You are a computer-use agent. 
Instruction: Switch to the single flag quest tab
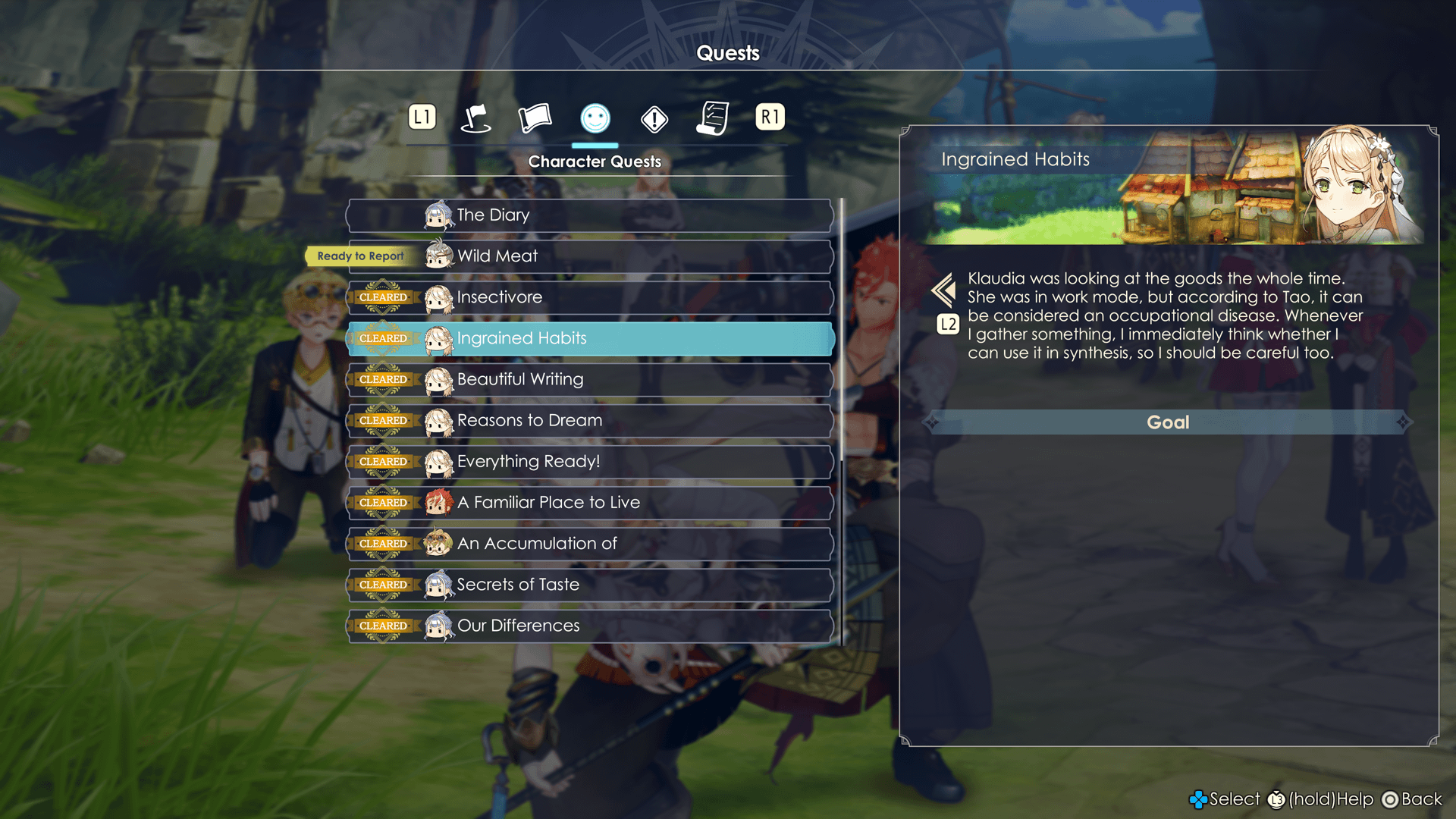tap(476, 118)
